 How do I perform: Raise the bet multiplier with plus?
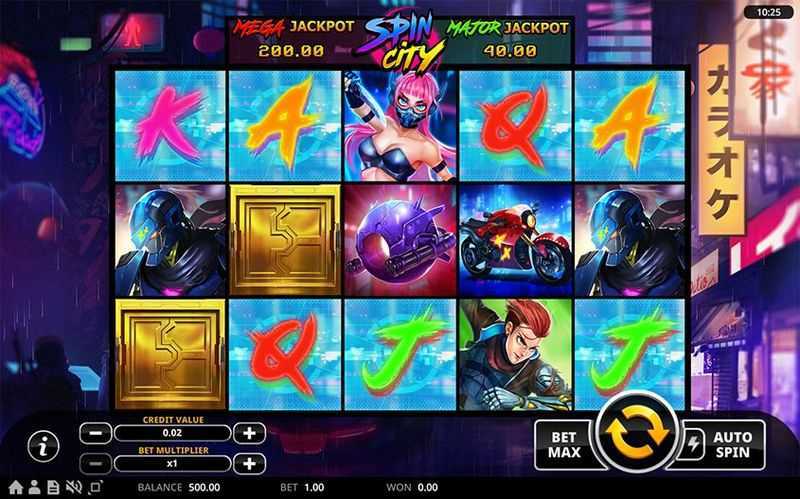(x=248, y=464)
